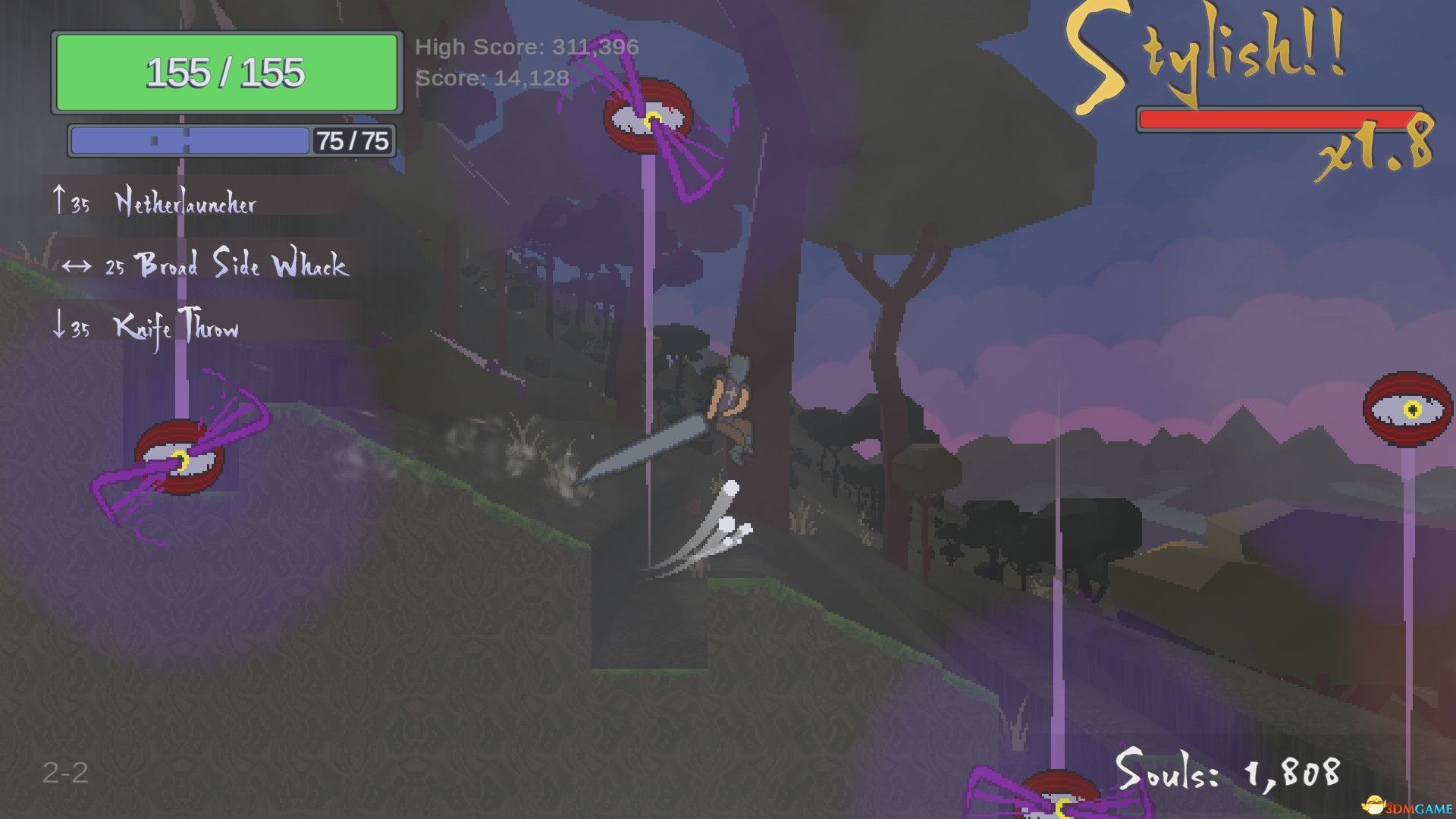This screenshot has height=819, width=1456.
Task: Select the High Score: 311,396 text
Action: tap(527, 47)
